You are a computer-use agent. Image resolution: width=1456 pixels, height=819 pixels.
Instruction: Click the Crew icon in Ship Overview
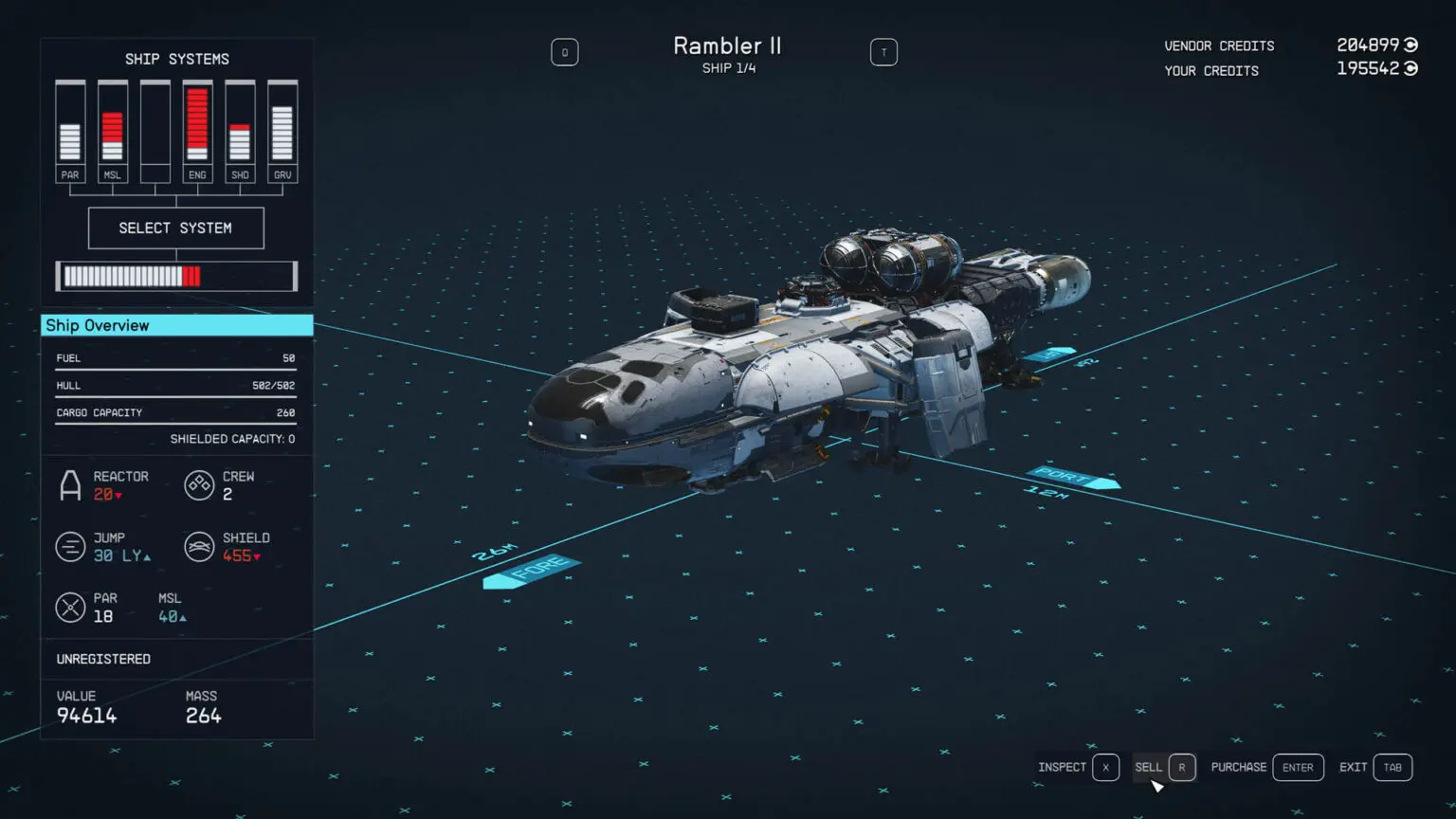pyautogui.click(x=199, y=484)
